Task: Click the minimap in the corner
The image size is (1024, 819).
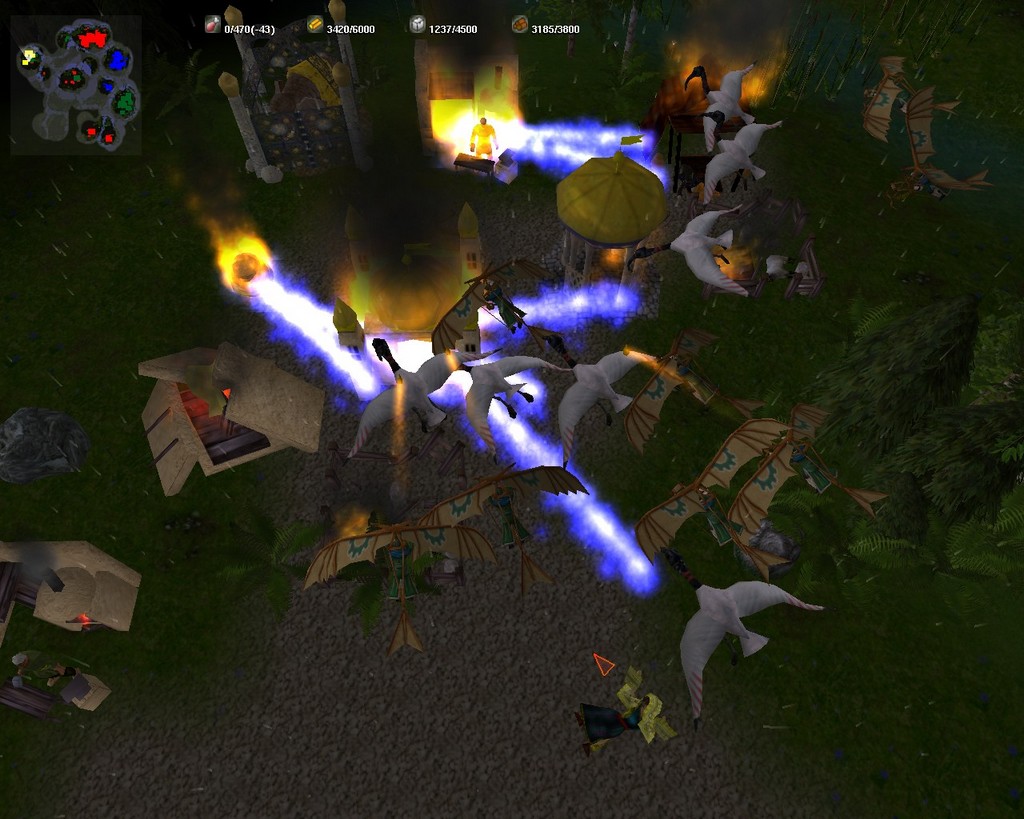Action: pos(76,85)
